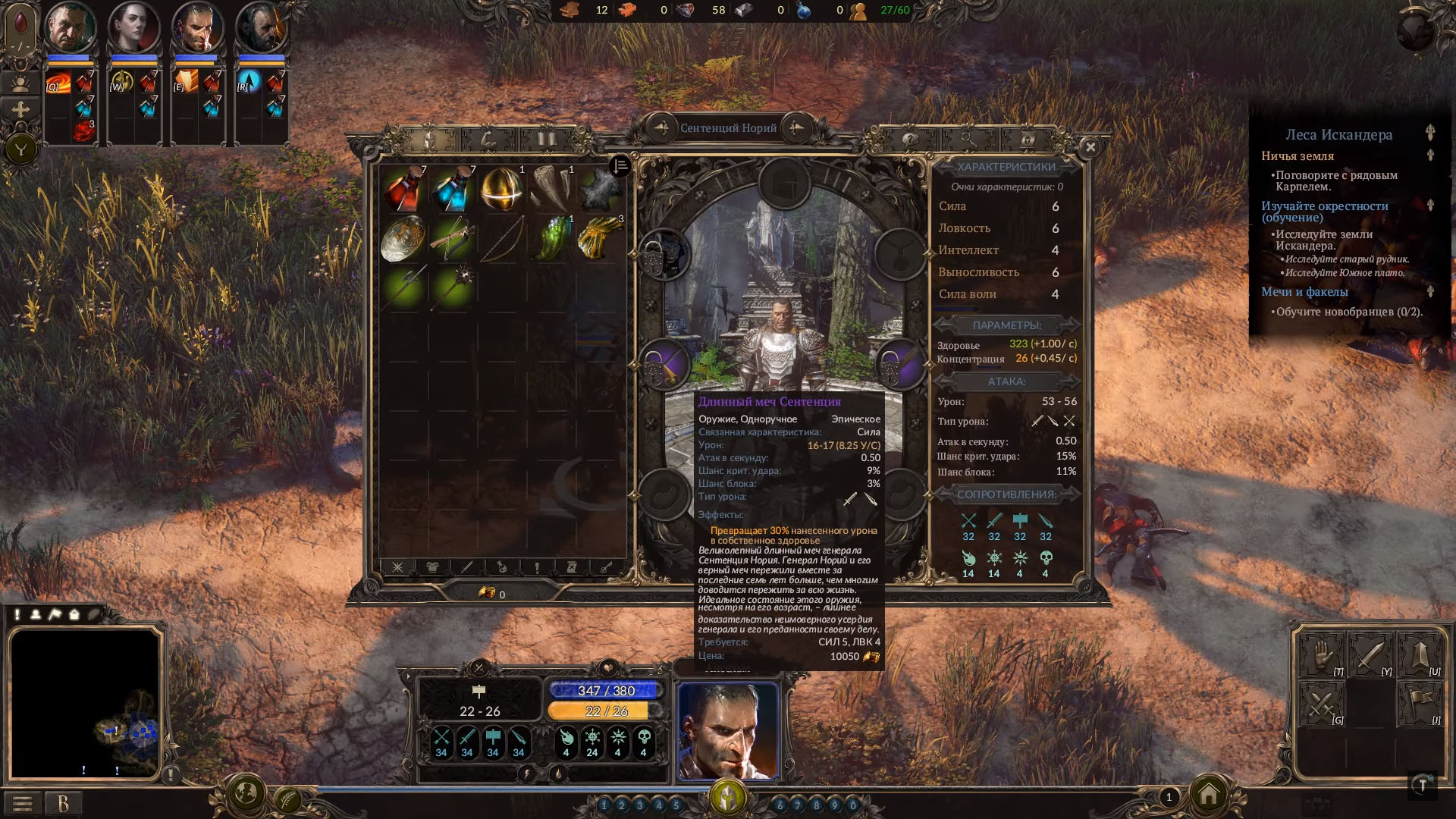Screen dimensions: 1456x819
Task: Open the hamburger main menu button
Action: click(22, 803)
